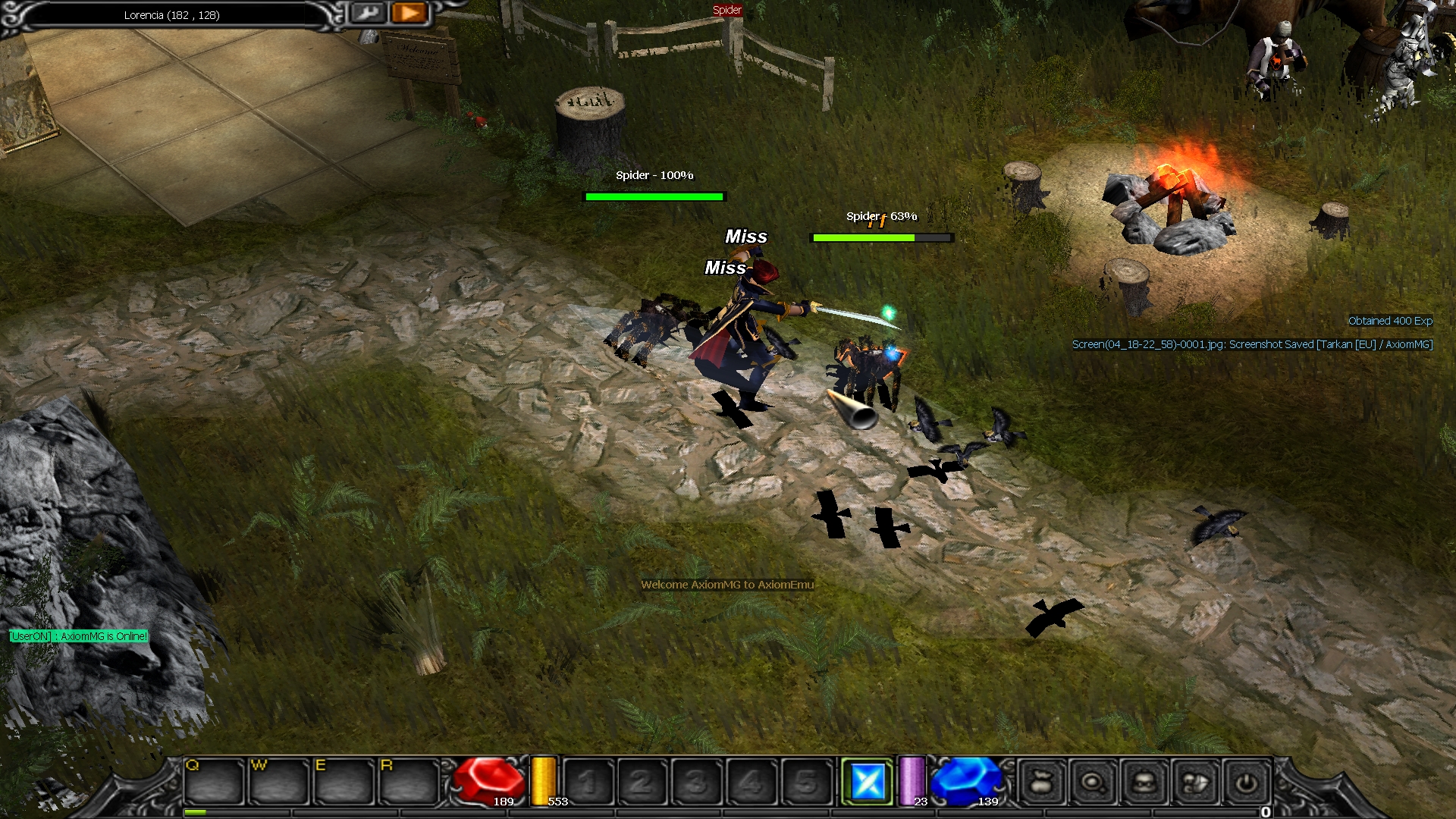This screenshot has width=1456, height=819.
Task: Select the W item hotkey slot
Action: click(x=278, y=781)
